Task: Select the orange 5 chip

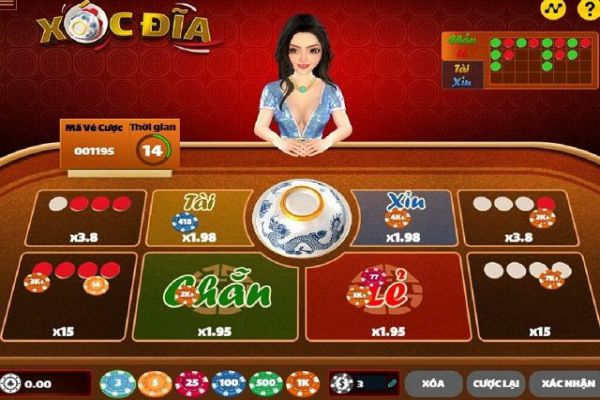Action: coord(155,384)
